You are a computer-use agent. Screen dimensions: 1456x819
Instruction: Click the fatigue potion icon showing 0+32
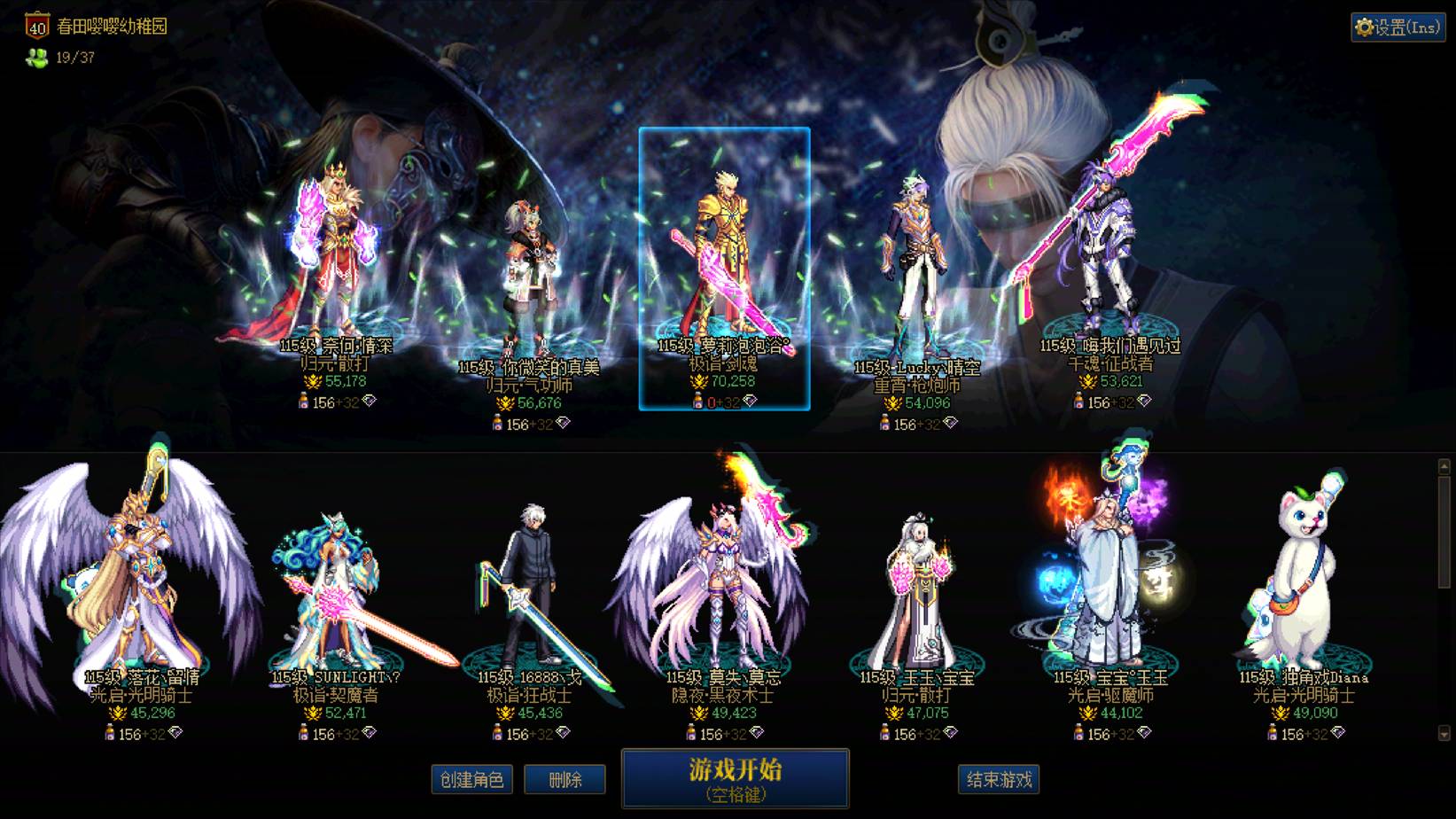[x=697, y=401]
